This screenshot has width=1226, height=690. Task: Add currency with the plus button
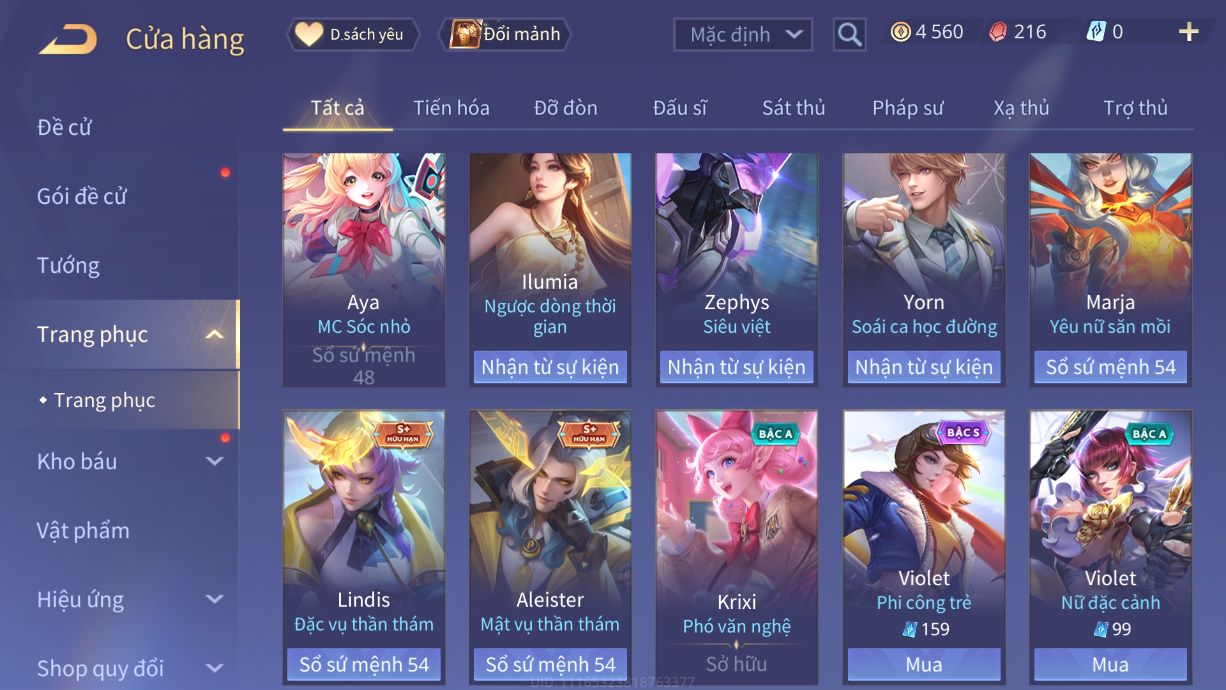pyautogui.click(x=1188, y=33)
